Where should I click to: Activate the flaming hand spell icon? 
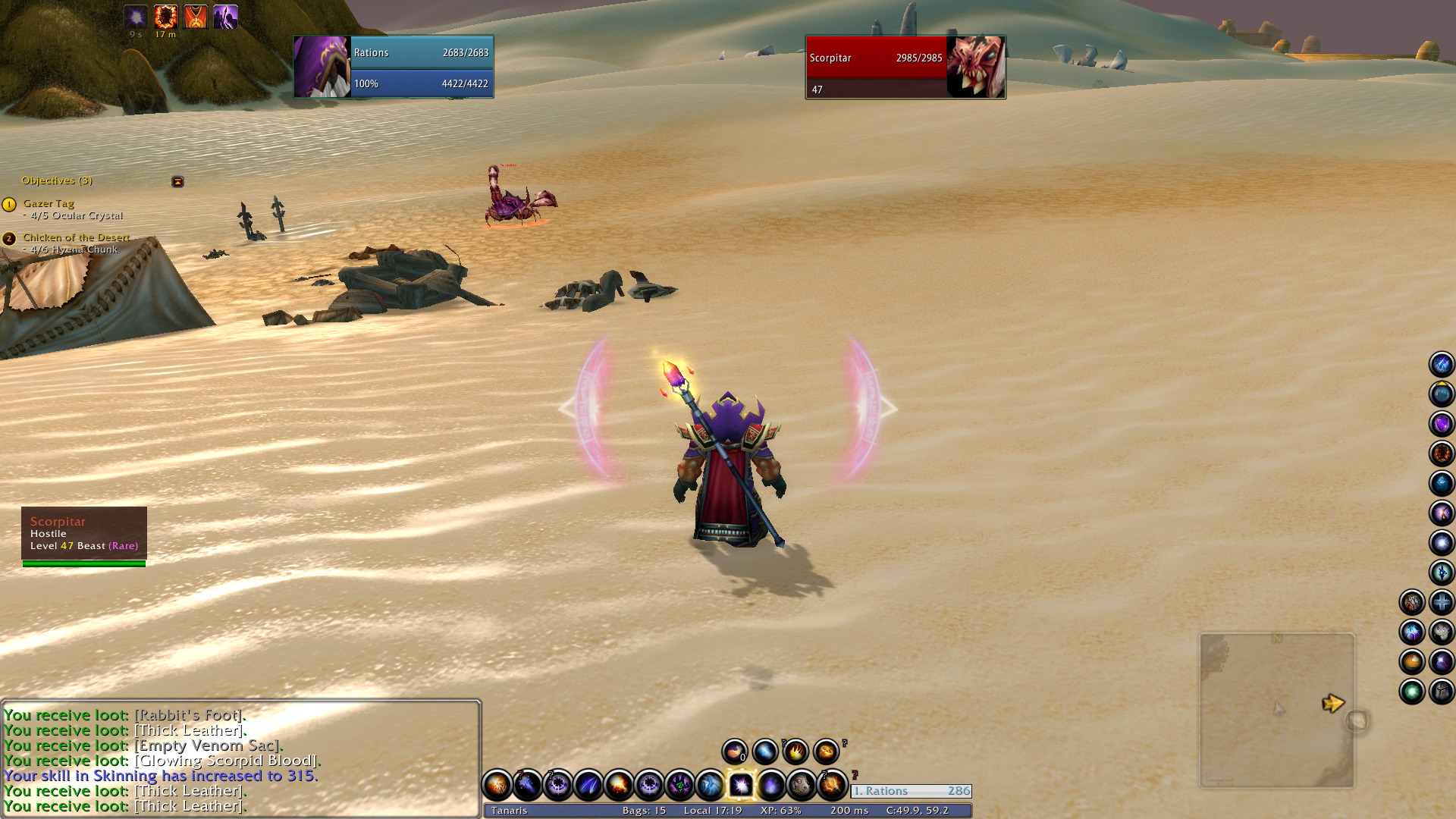point(795,752)
